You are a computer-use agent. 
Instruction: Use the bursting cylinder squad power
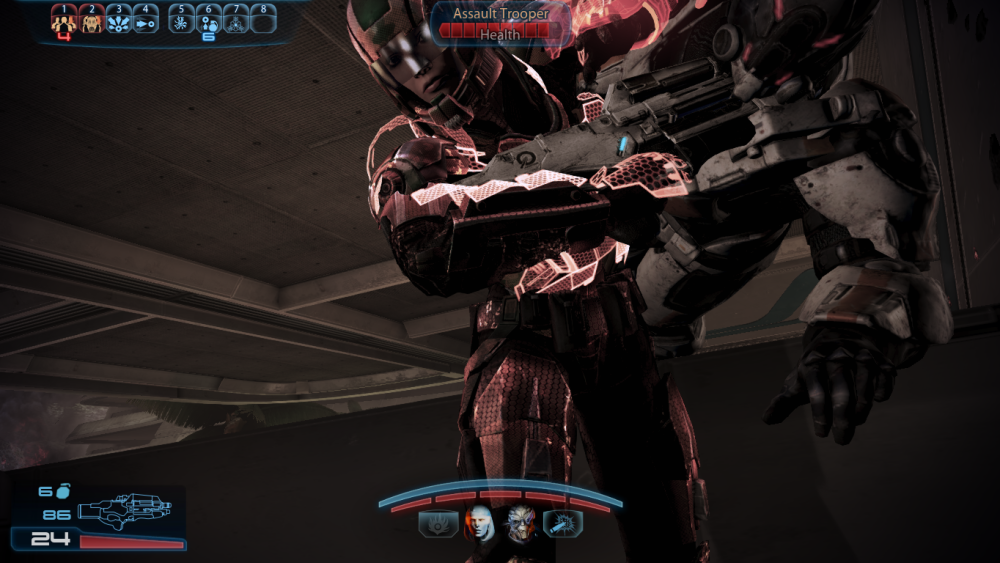click(562, 522)
